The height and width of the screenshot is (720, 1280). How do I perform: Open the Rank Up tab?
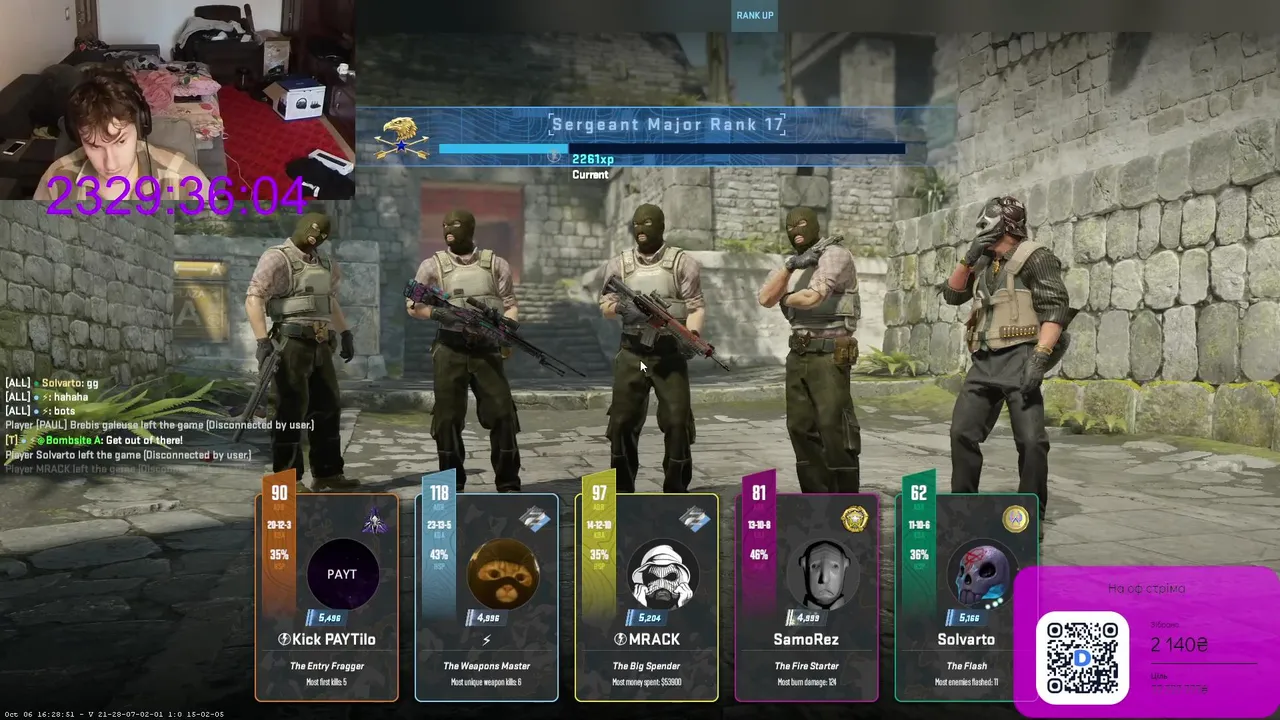point(755,15)
